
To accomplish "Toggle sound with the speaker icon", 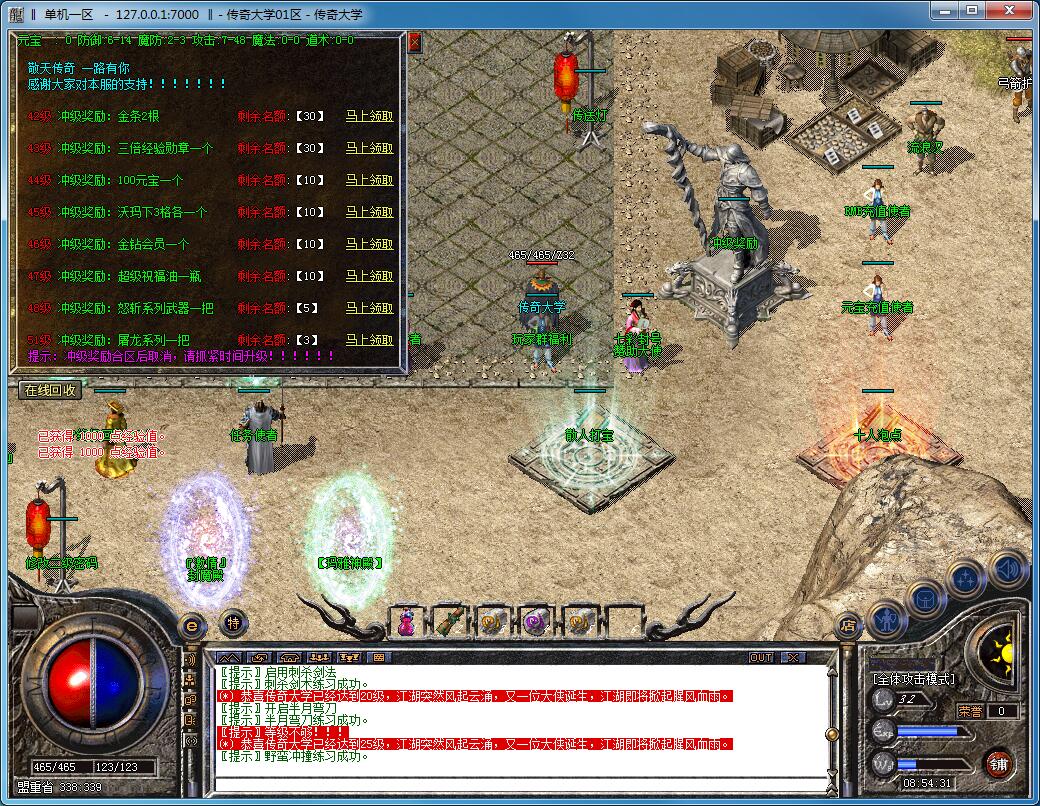I will click(1008, 568).
